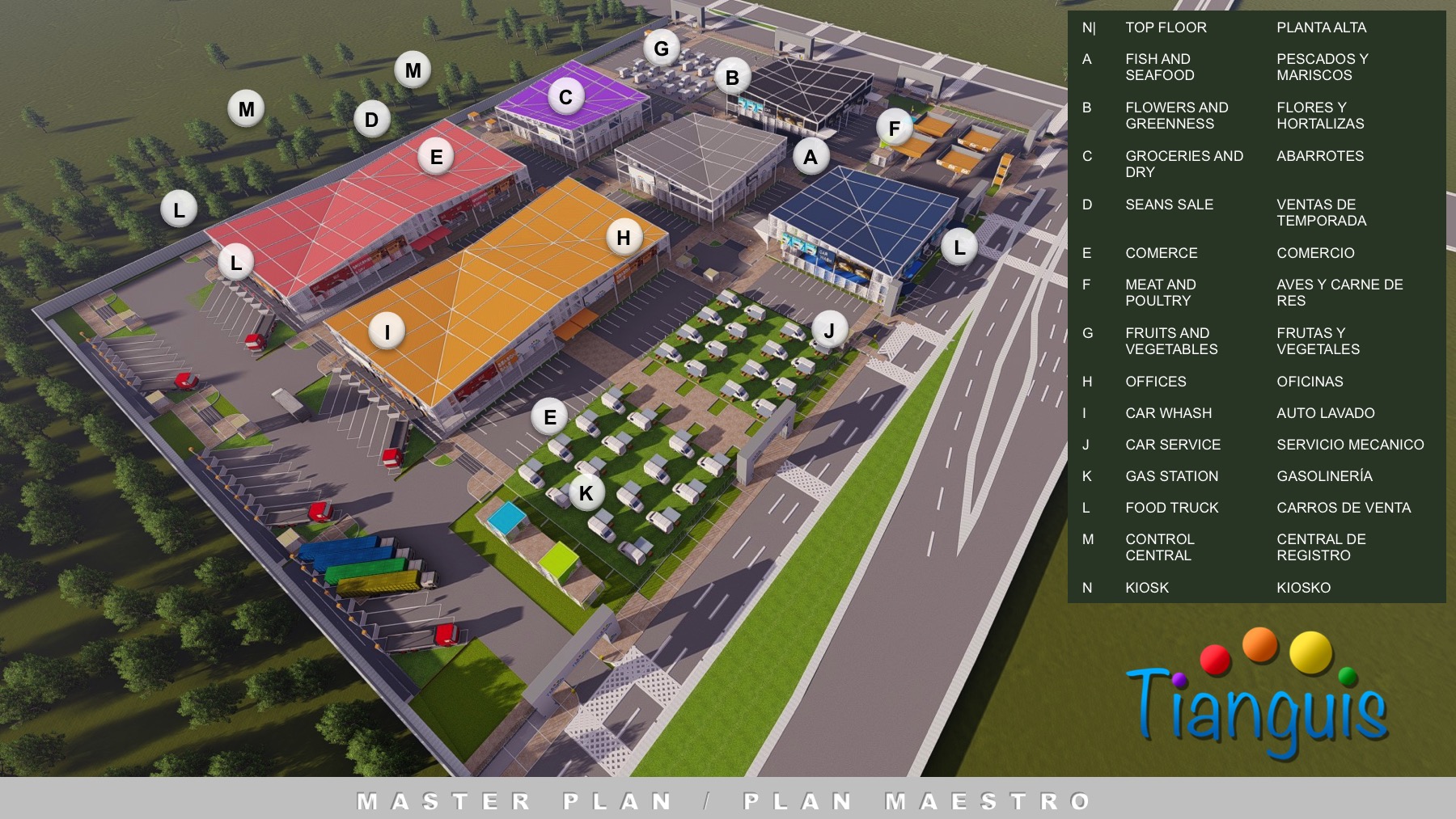Select the J marker by the parking lot

pos(829,330)
